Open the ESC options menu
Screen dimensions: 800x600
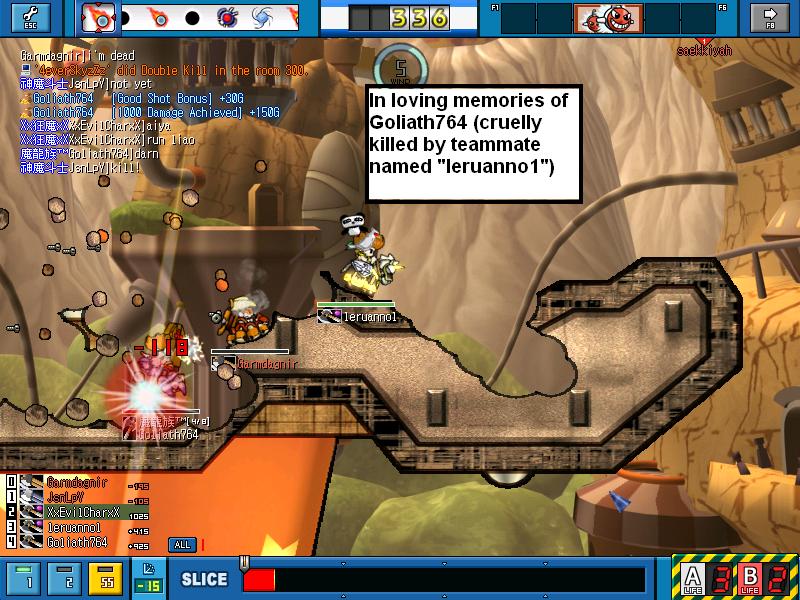[28, 17]
